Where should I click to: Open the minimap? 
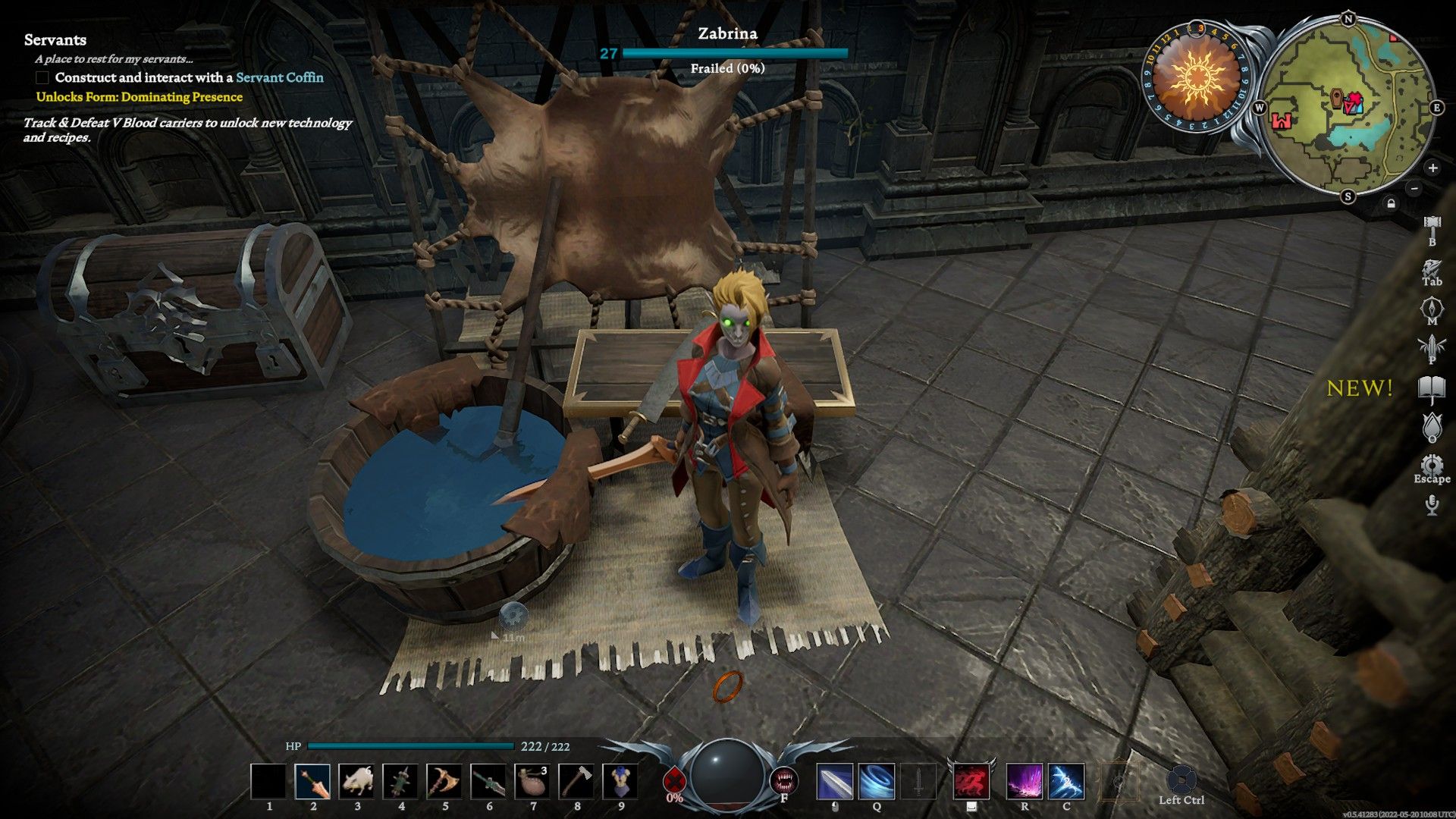1348,108
